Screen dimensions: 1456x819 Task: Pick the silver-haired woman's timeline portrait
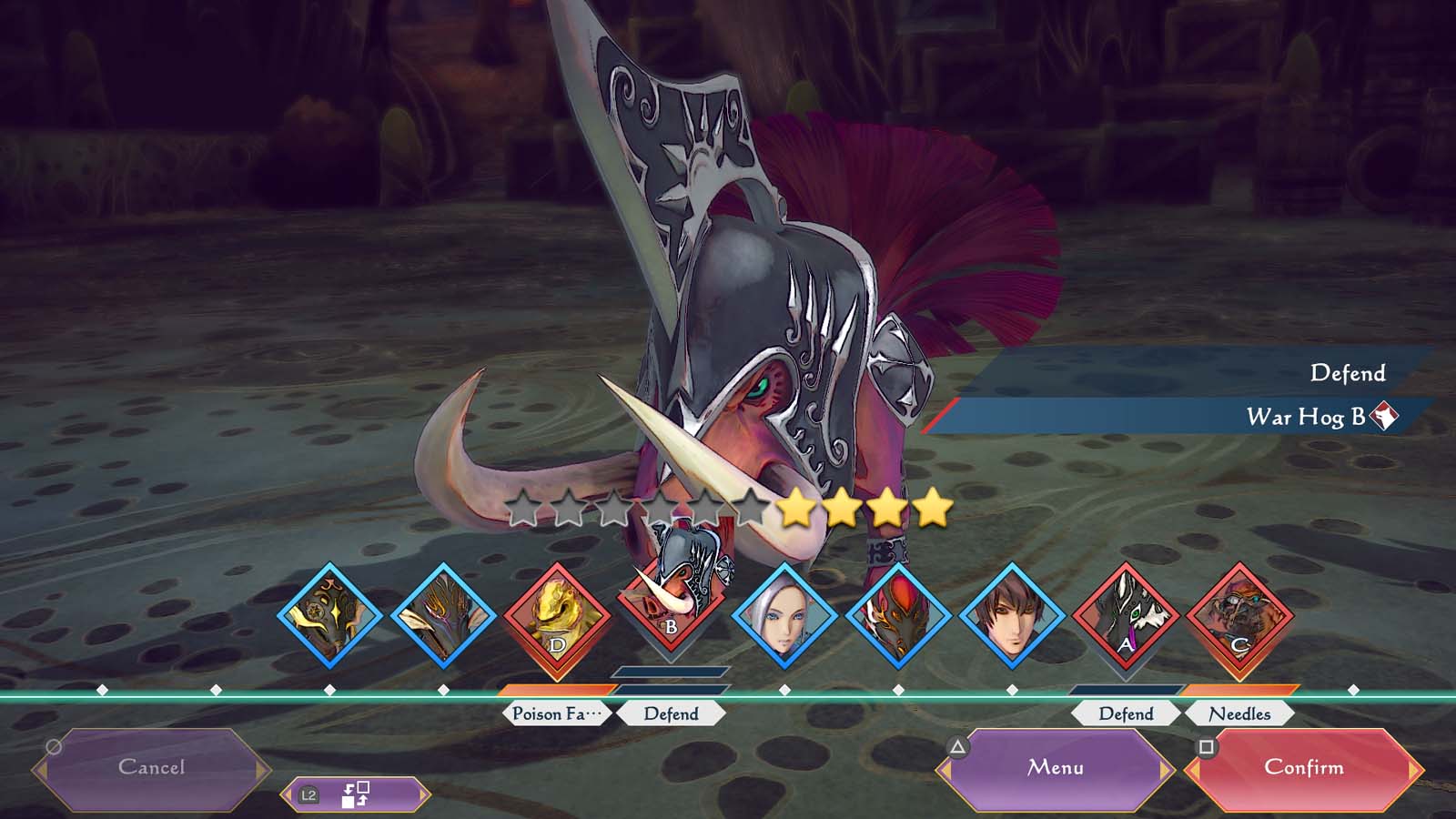(x=784, y=617)
